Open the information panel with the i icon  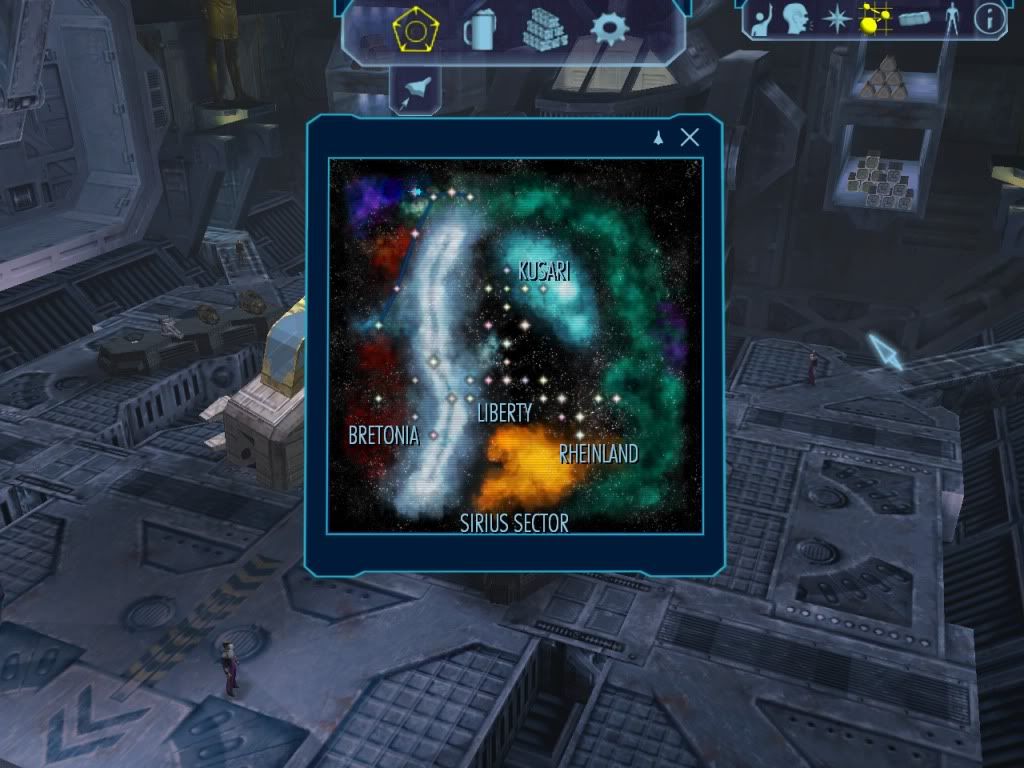pyautogui.click(x=989, y=18)
